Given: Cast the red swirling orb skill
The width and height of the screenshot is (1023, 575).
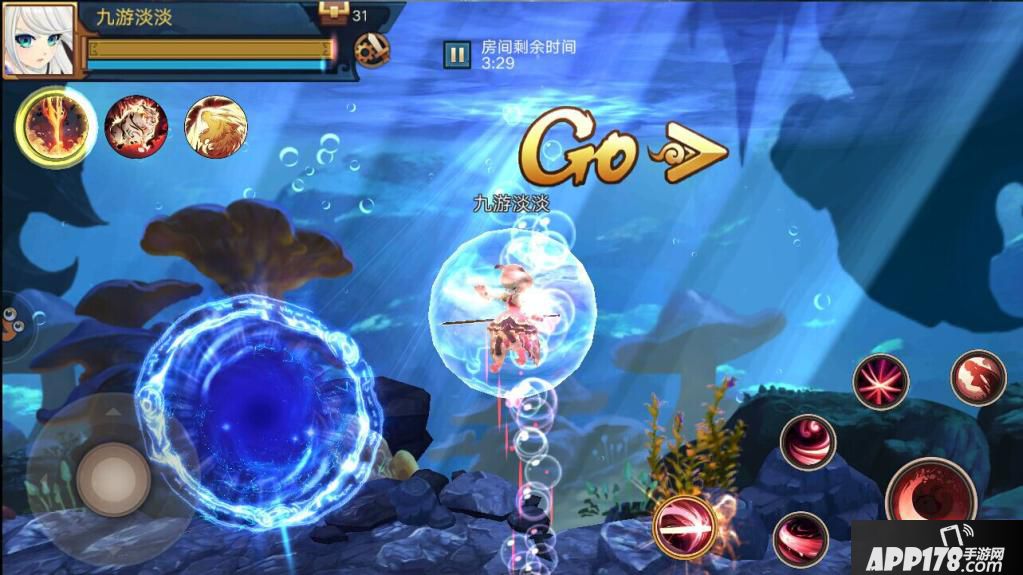Looking at the screenshot, I should click(x=808, y=442).
